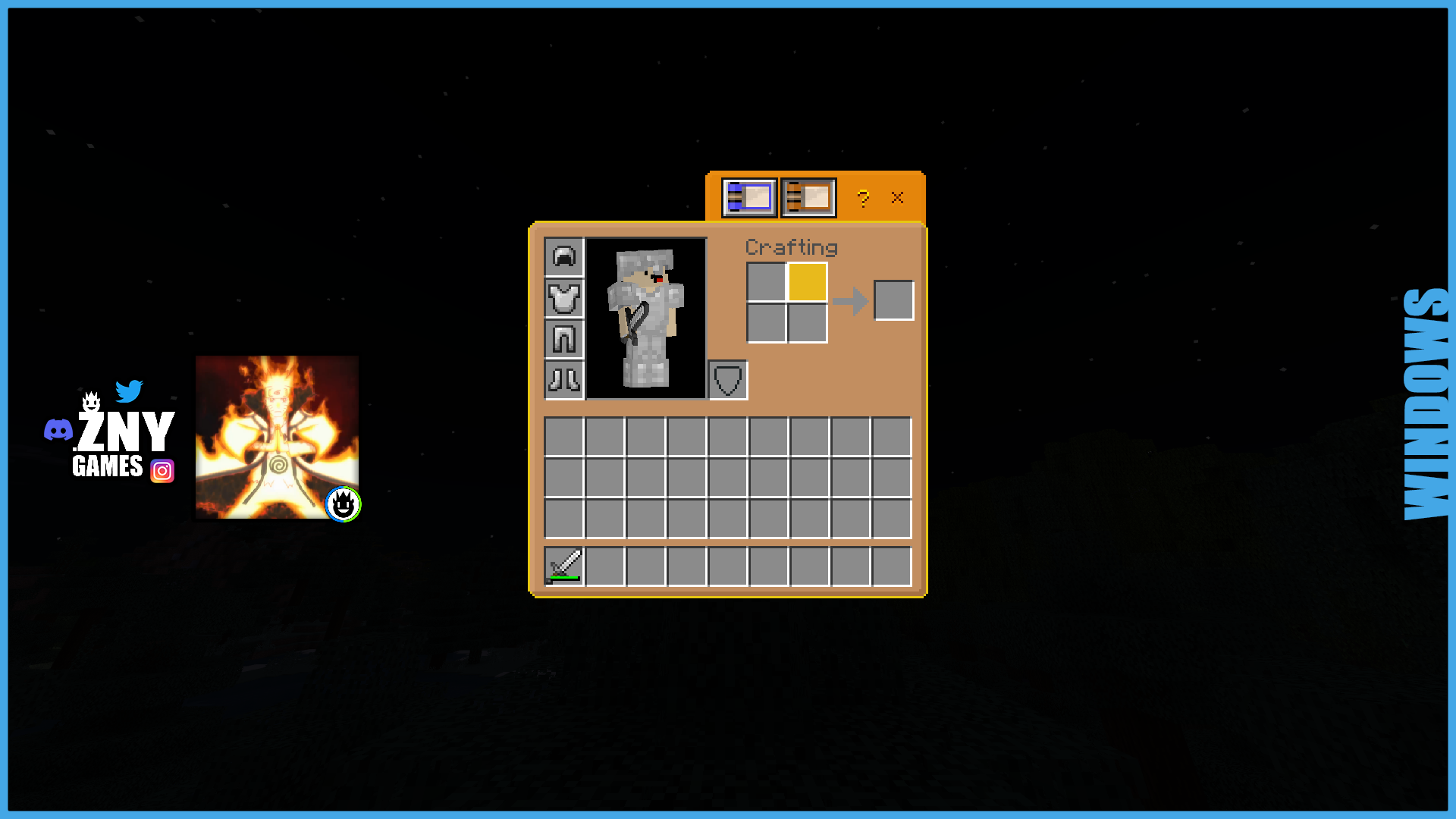Click the Instagram icon beside GAMES text
This screenshot has width=1456, height=819.
point(162,470)
